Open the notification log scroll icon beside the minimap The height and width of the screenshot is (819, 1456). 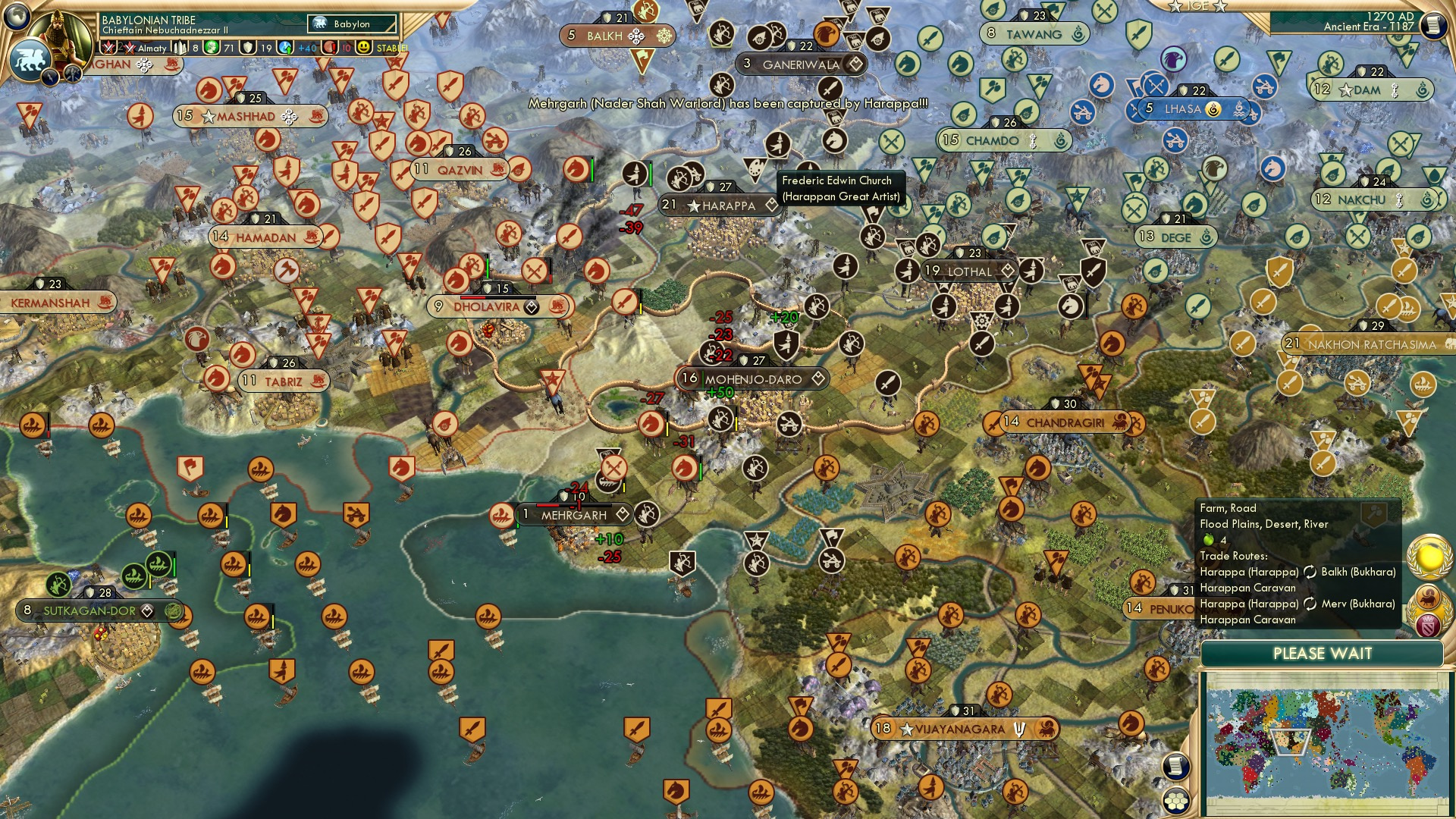coord(1176,766)
